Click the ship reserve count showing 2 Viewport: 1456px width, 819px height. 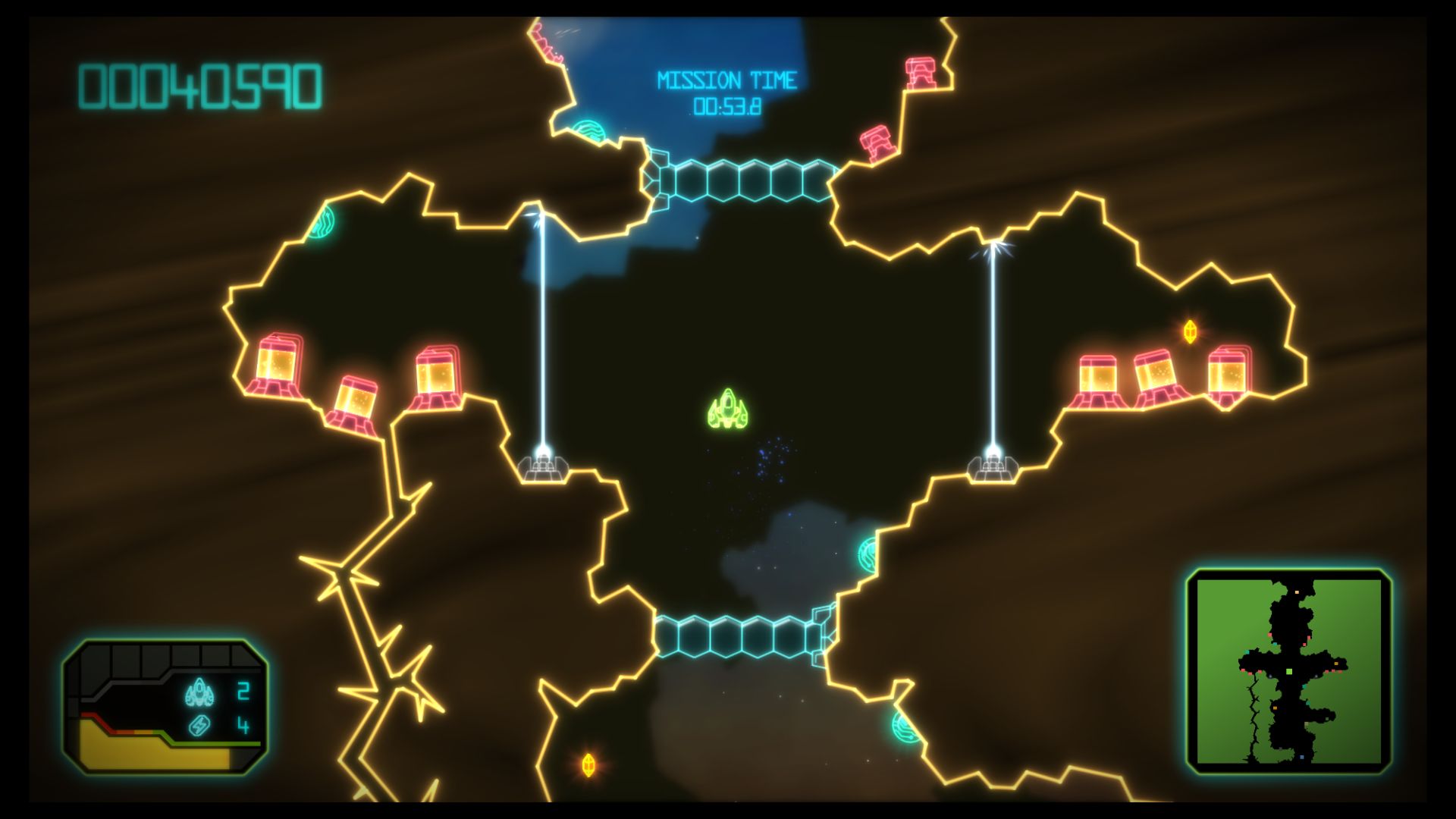[x=244, y=692]
